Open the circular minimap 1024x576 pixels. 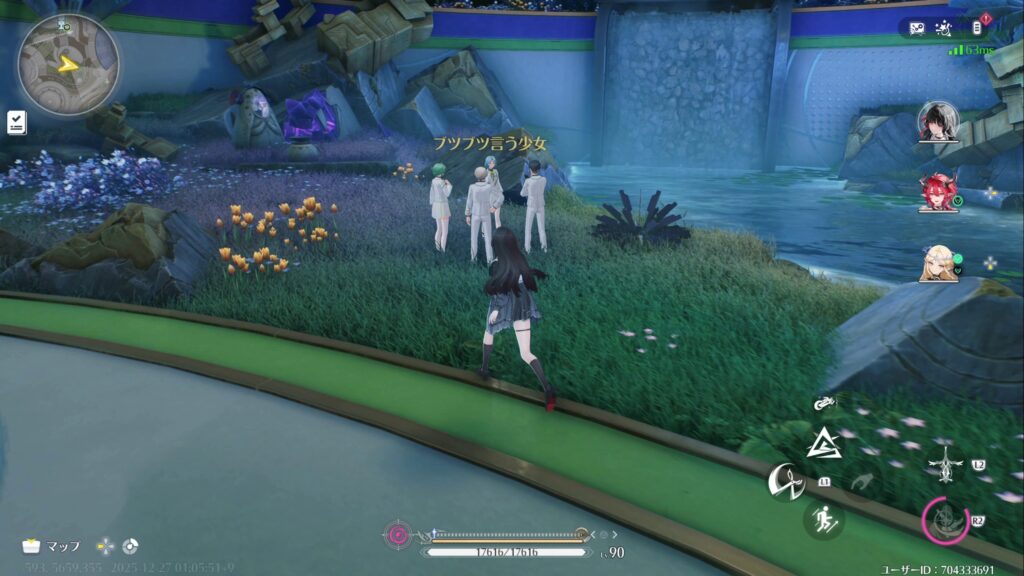coord(68,64)
